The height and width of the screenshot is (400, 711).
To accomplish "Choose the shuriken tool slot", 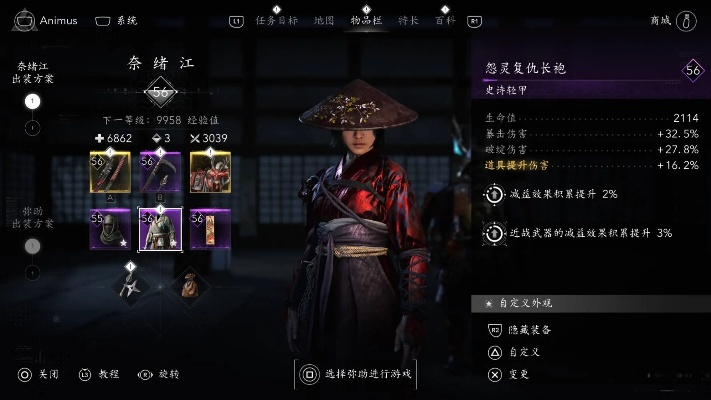I will 130,287.
